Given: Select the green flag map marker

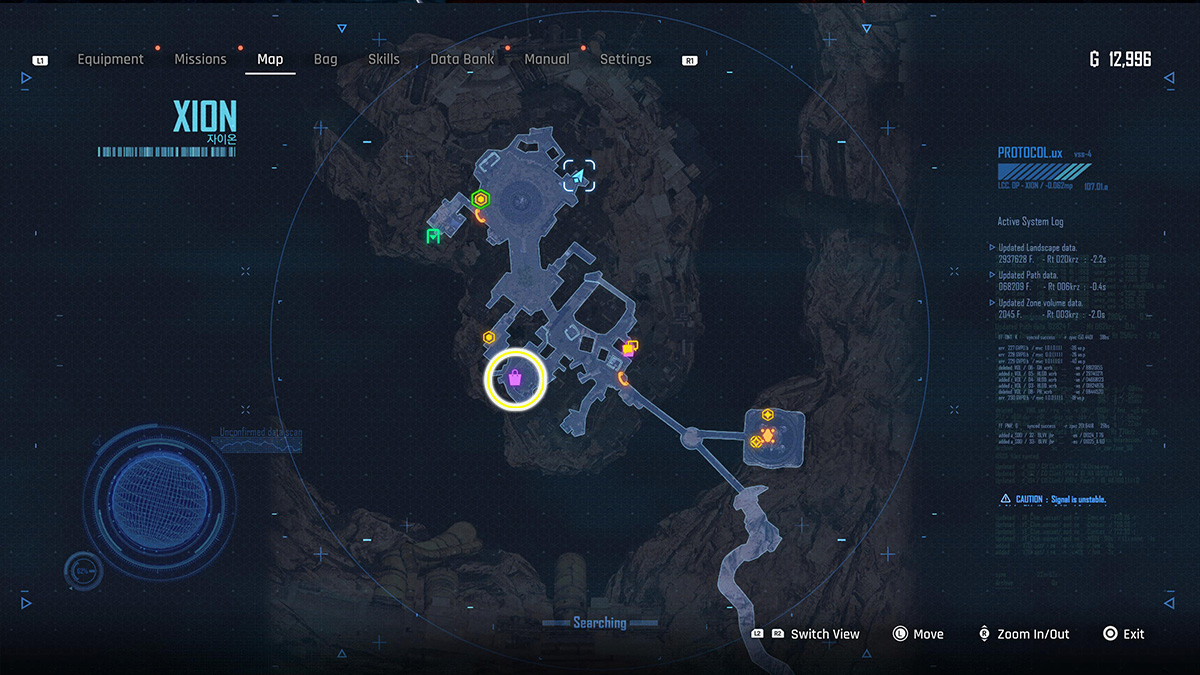Looking at the screenshot, I should [433, 236].
